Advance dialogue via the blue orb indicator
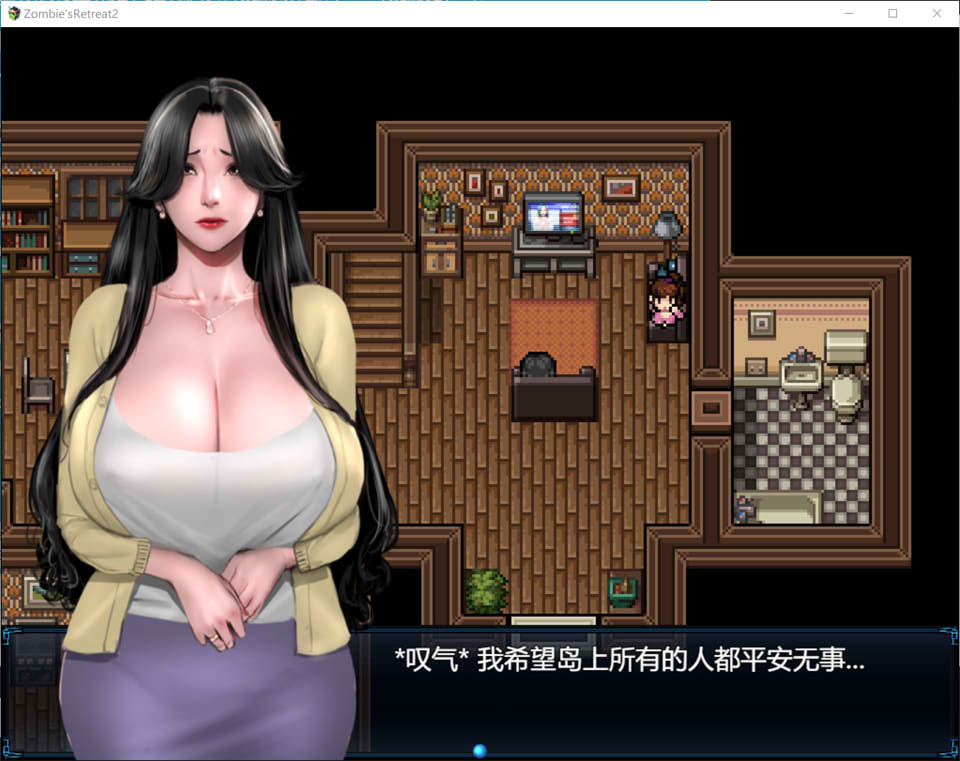960x761 pixels. click(x=479, y=750)
